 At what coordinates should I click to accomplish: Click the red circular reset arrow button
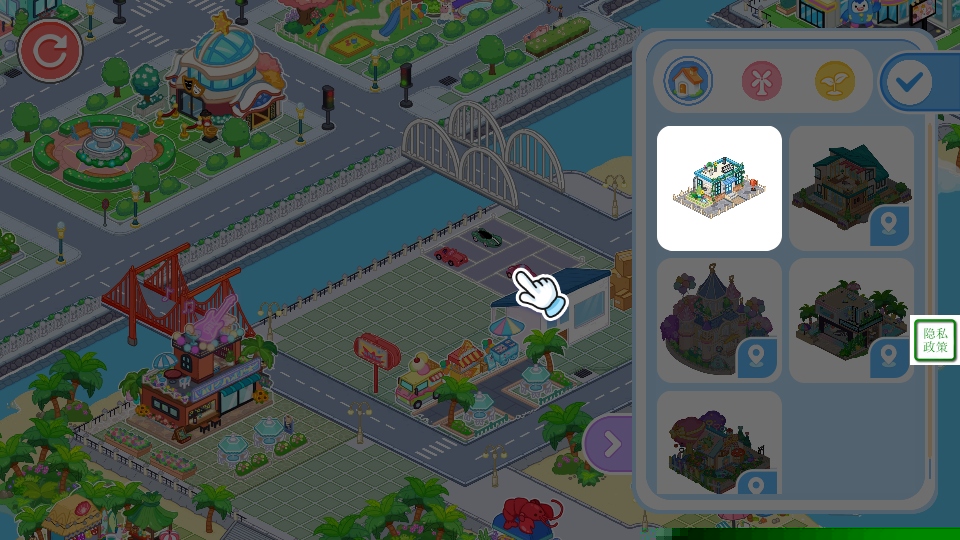coord(49,52)
